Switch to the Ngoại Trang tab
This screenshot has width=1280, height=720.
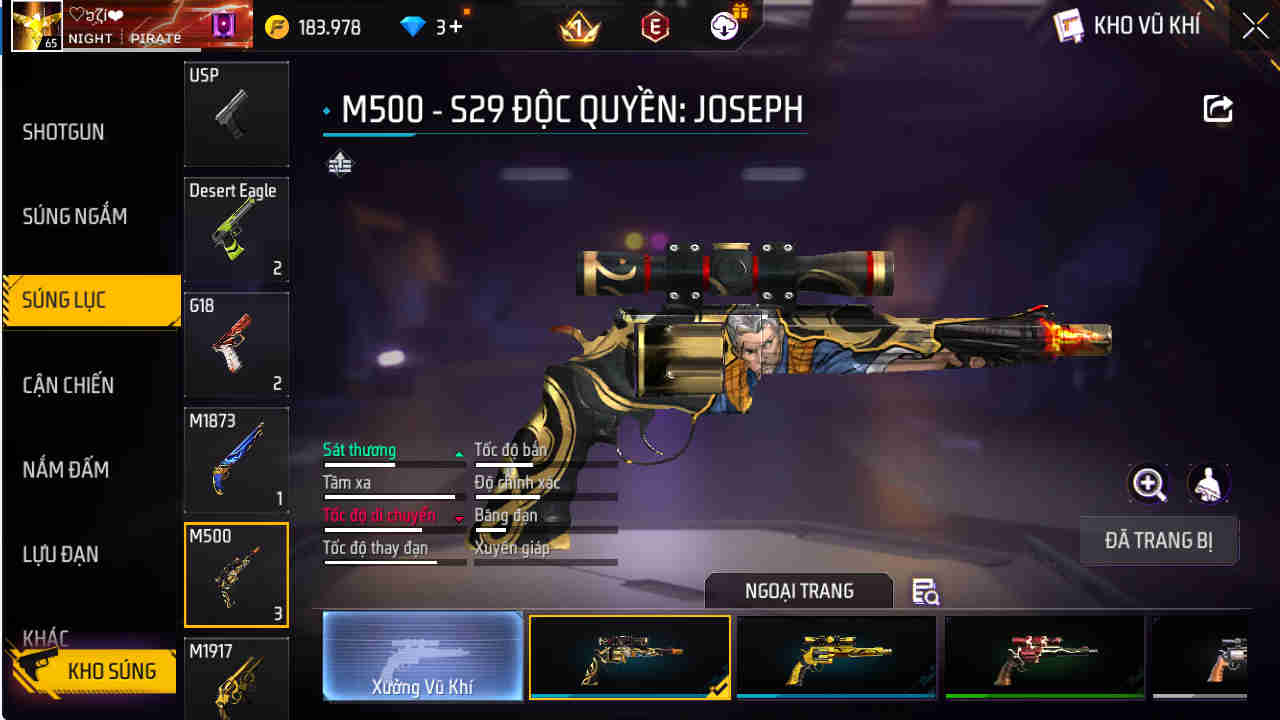pos(800,590)
